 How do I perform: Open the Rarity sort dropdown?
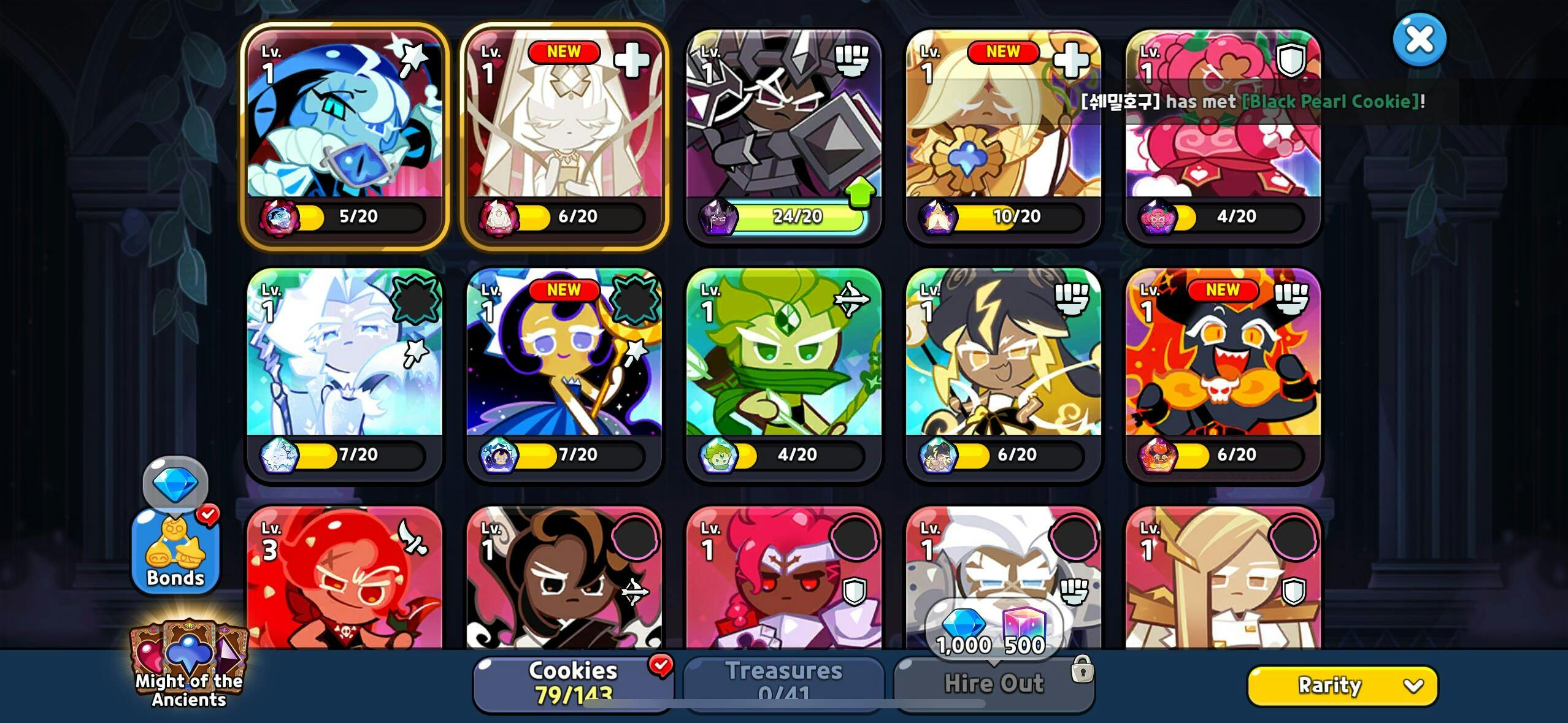point(1342,686)
